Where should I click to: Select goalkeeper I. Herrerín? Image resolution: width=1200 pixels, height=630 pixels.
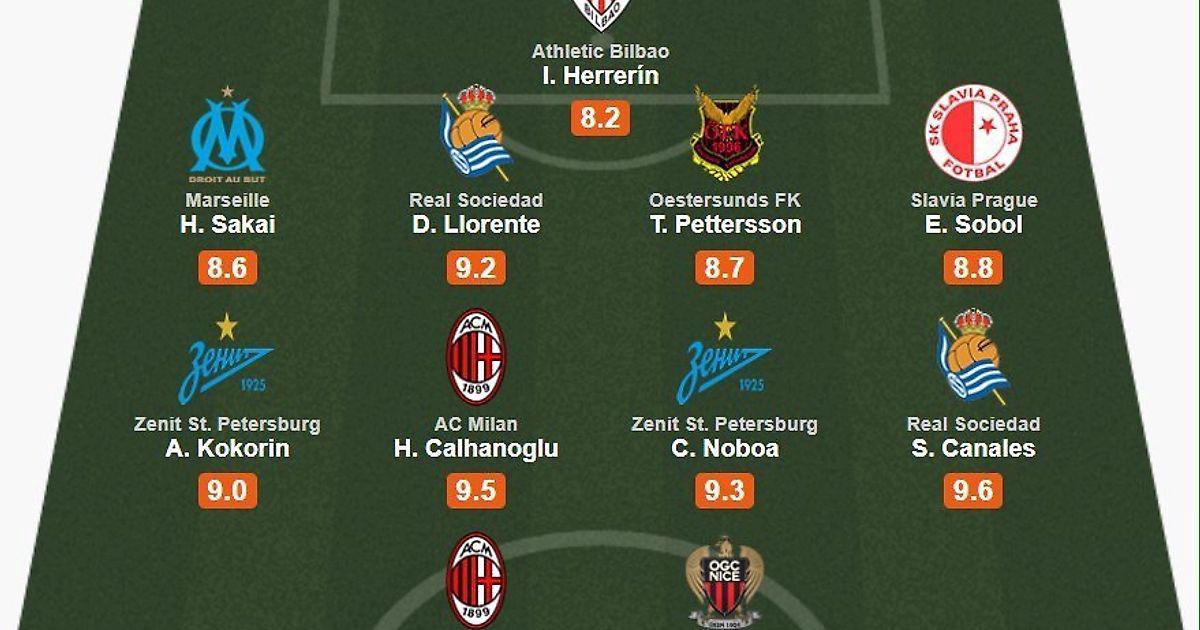[x=600, y=75]
